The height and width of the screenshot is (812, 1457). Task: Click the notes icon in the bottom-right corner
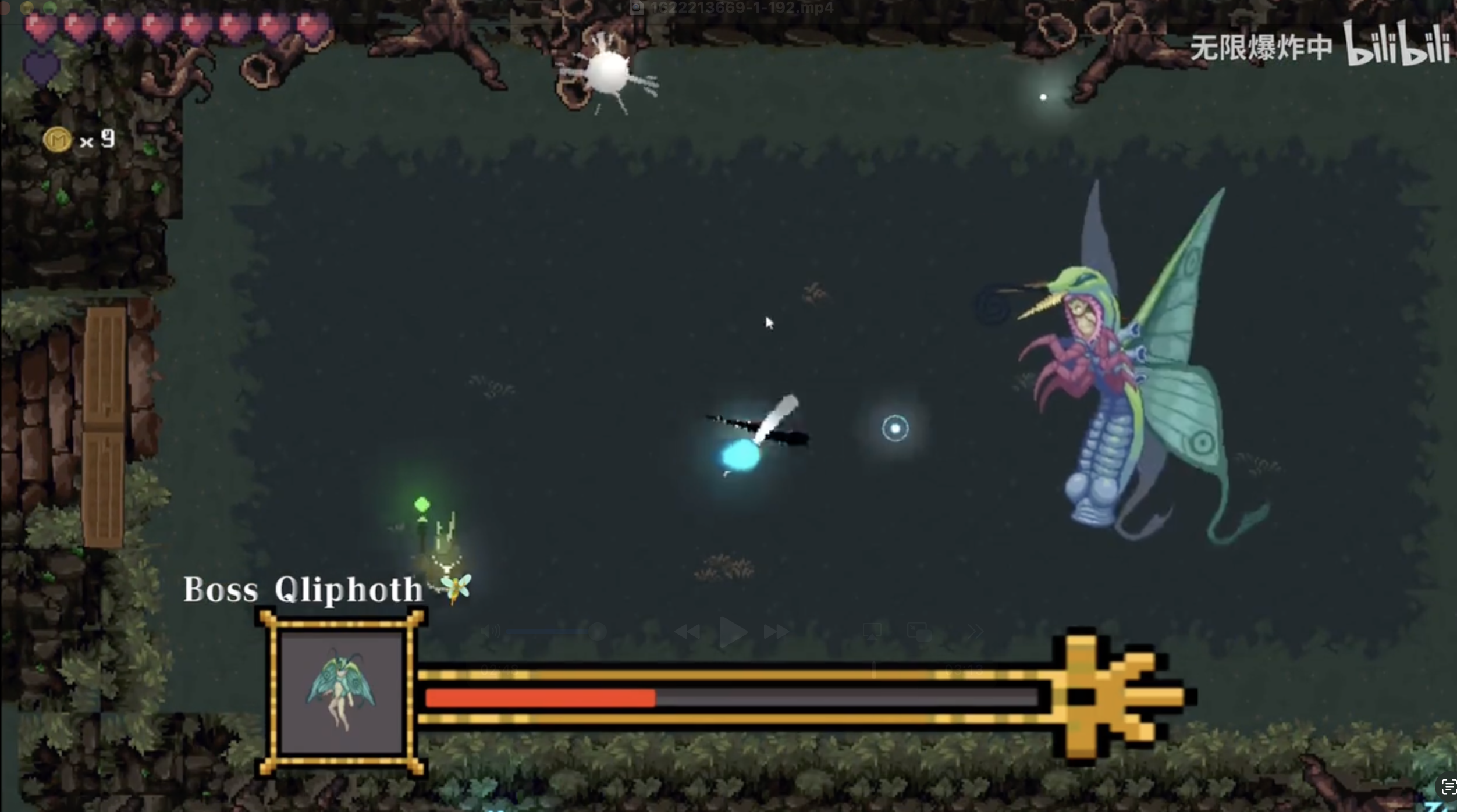pos(1447,788)
